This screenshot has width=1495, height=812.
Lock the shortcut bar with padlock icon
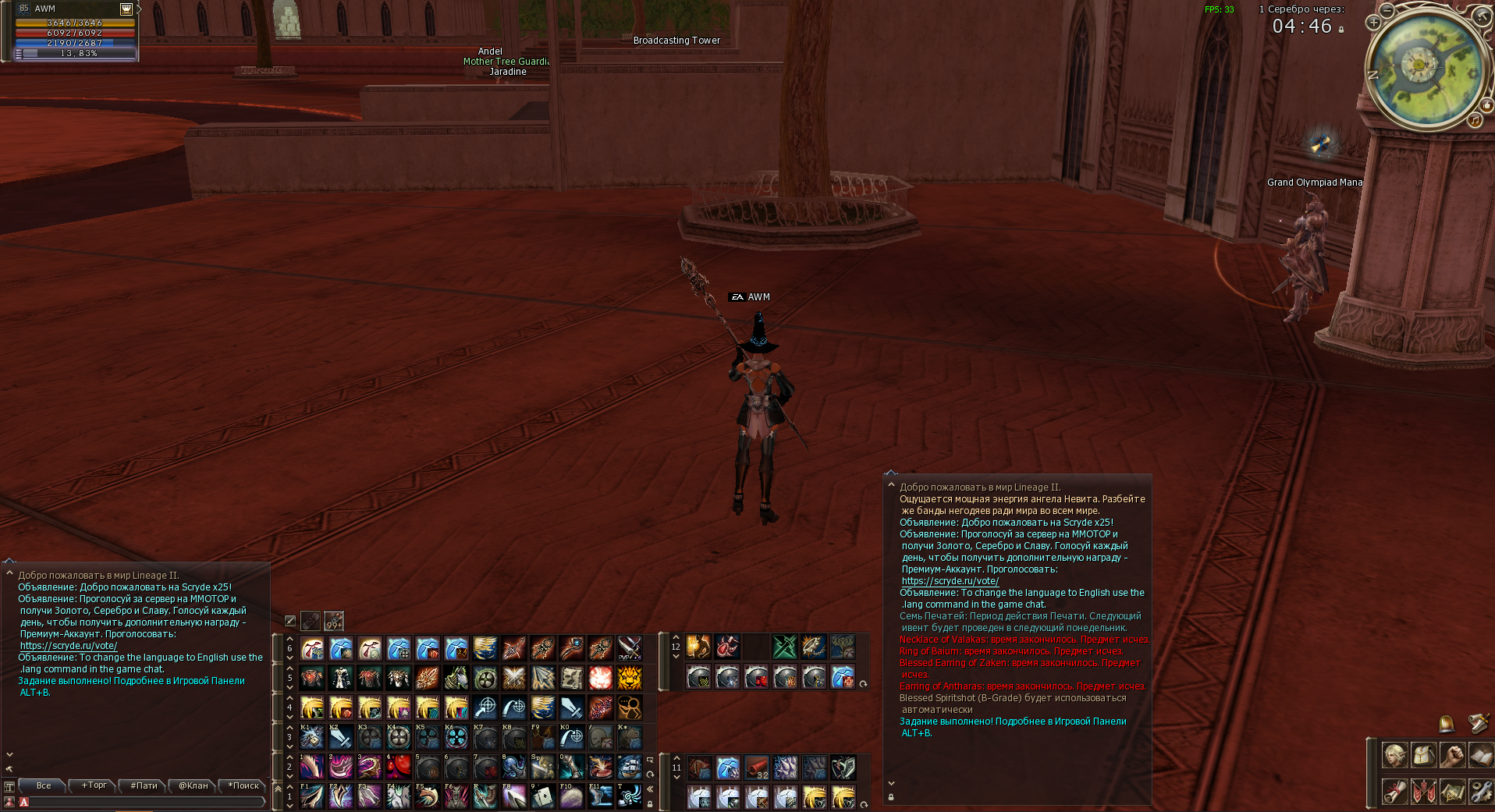pos(650,804)
